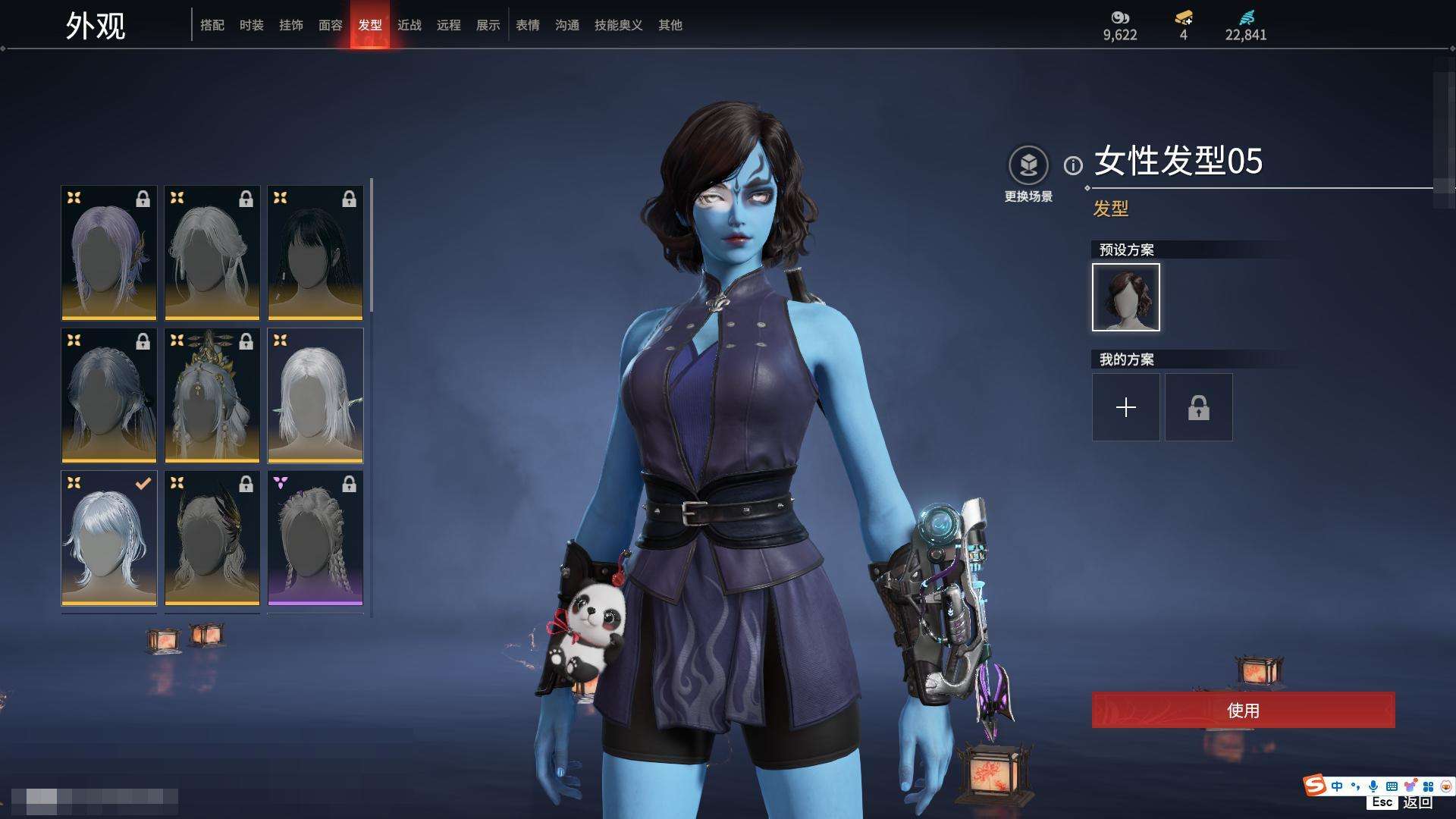Choose the brown curly preset hairstyle thumbnail
Screen dimensions: 1456x819
click(1126, 297)
